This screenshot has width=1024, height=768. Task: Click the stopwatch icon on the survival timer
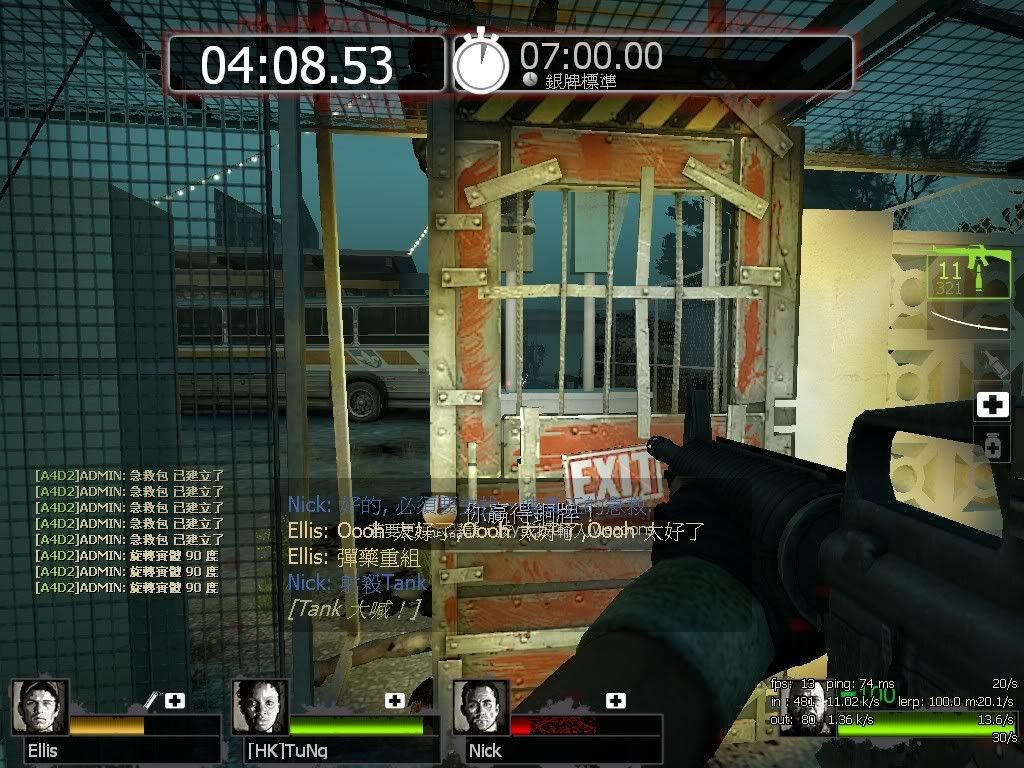(481, 63)
